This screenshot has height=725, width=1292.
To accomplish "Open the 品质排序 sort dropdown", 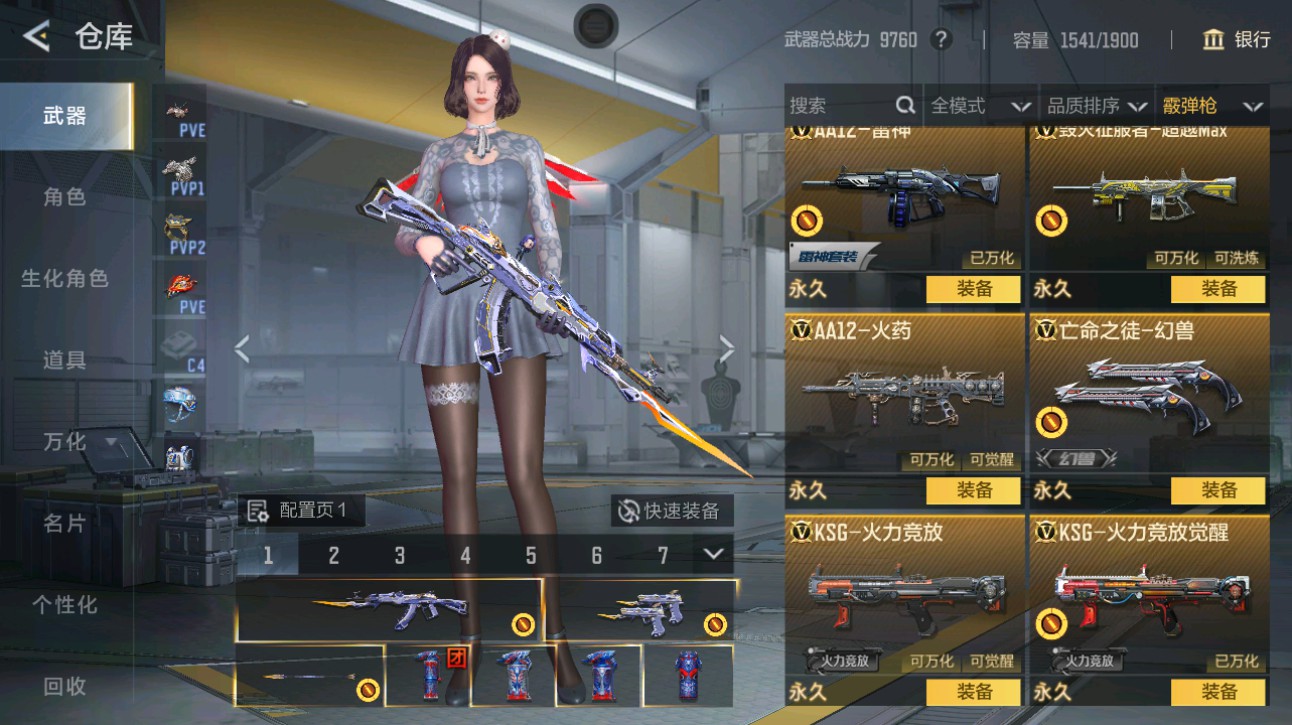I will (1096, 106).
